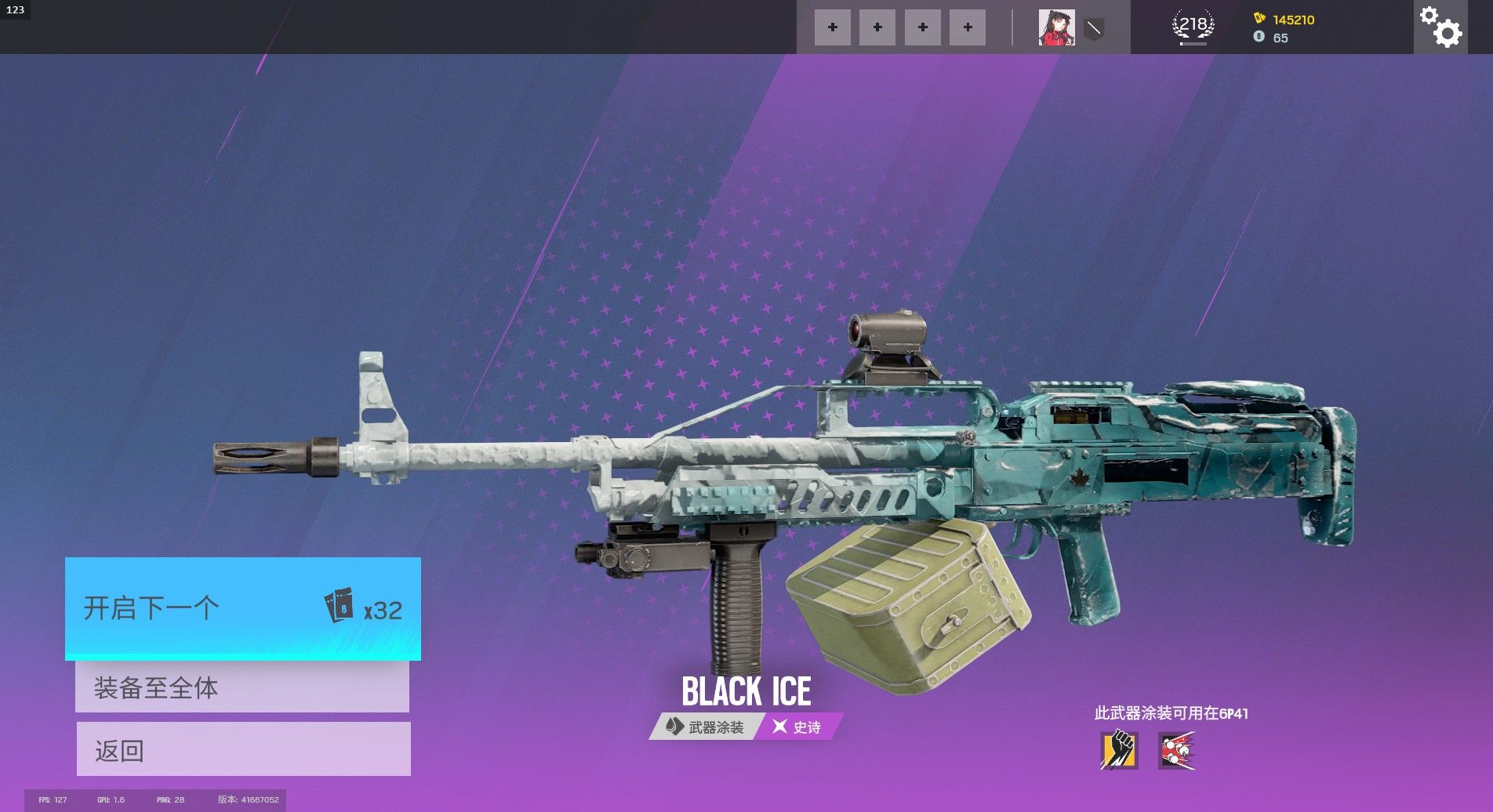Select 返回 to go back

(x=243, y=749)
